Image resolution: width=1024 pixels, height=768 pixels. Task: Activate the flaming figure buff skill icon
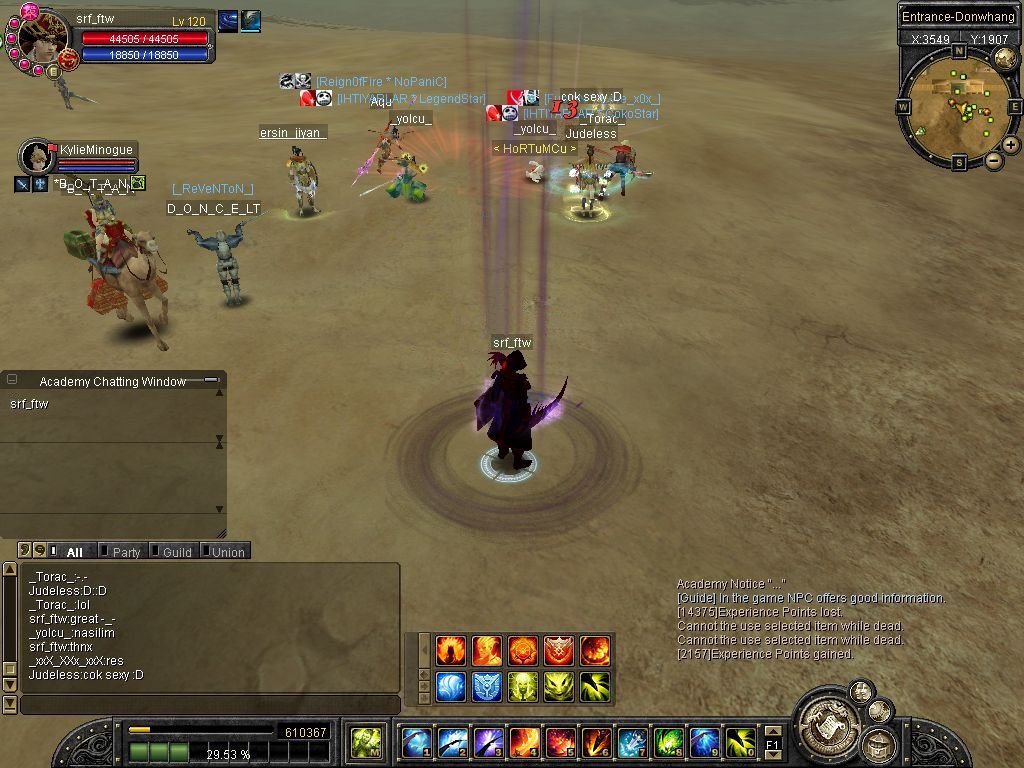[x=451, y=651]
